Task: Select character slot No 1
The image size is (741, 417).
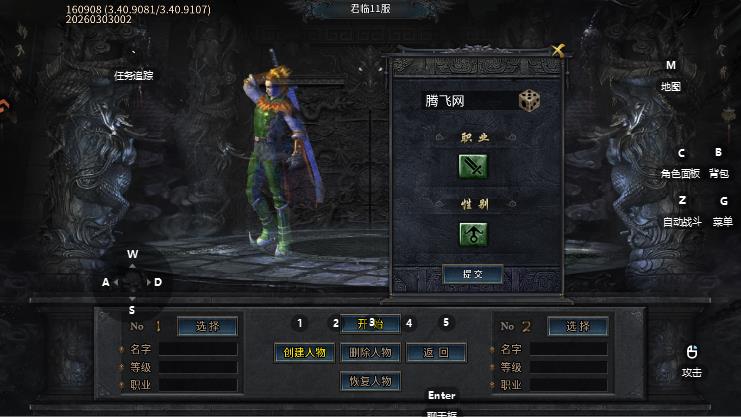Action: pyautogui.click(x=207, y=326)
